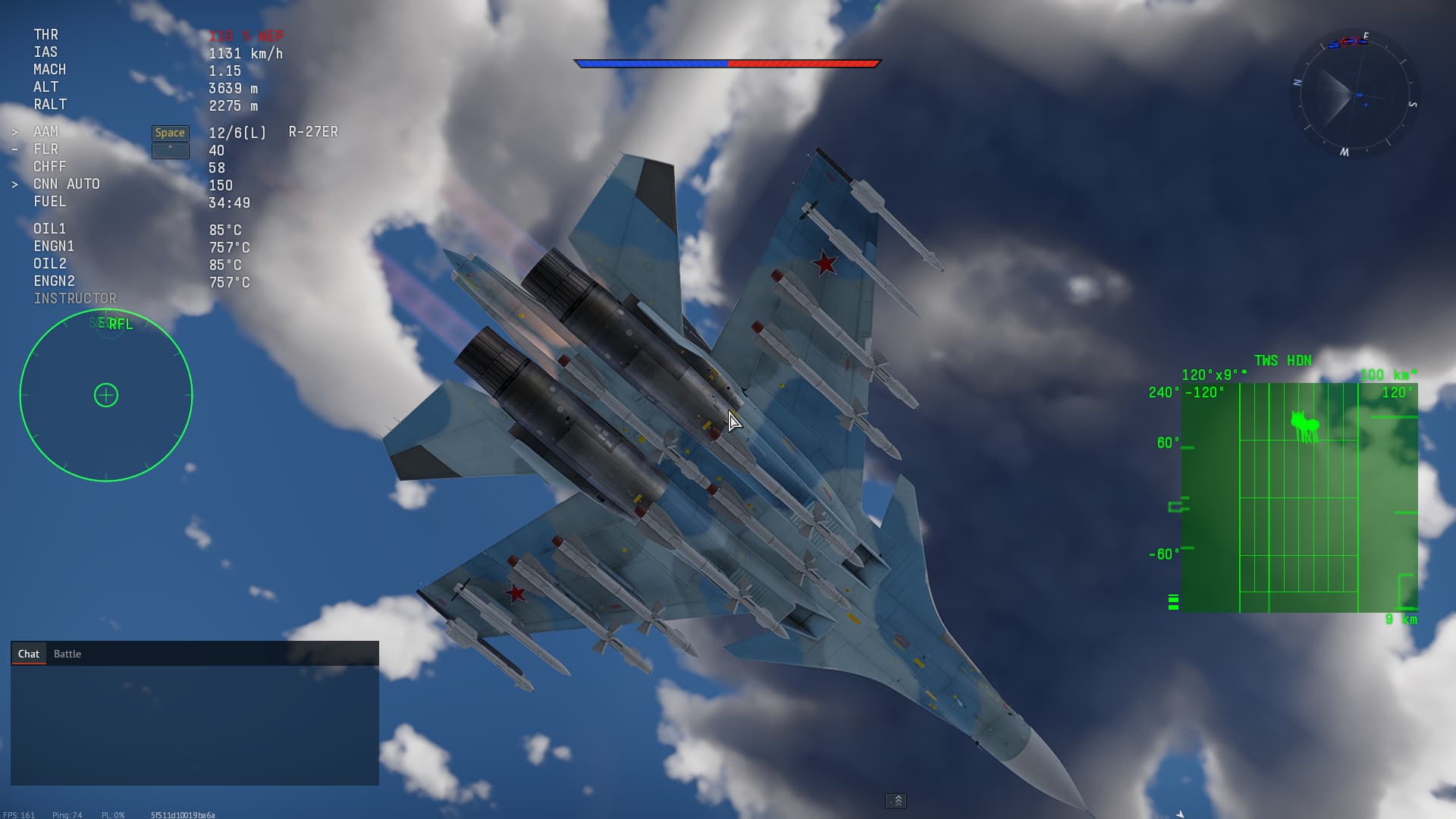Click the crosshair in the RWR circle
The width and height of the screenshot is (1456, 819).
tap(106, 395)
